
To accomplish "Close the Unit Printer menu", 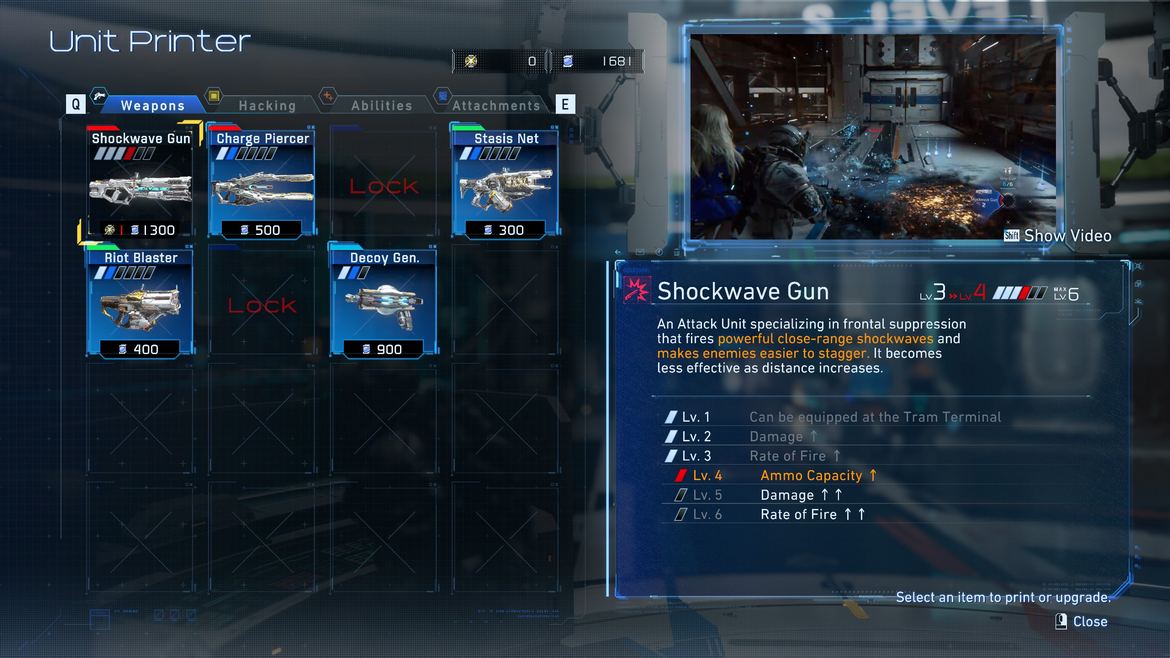I will point(1081,621).
